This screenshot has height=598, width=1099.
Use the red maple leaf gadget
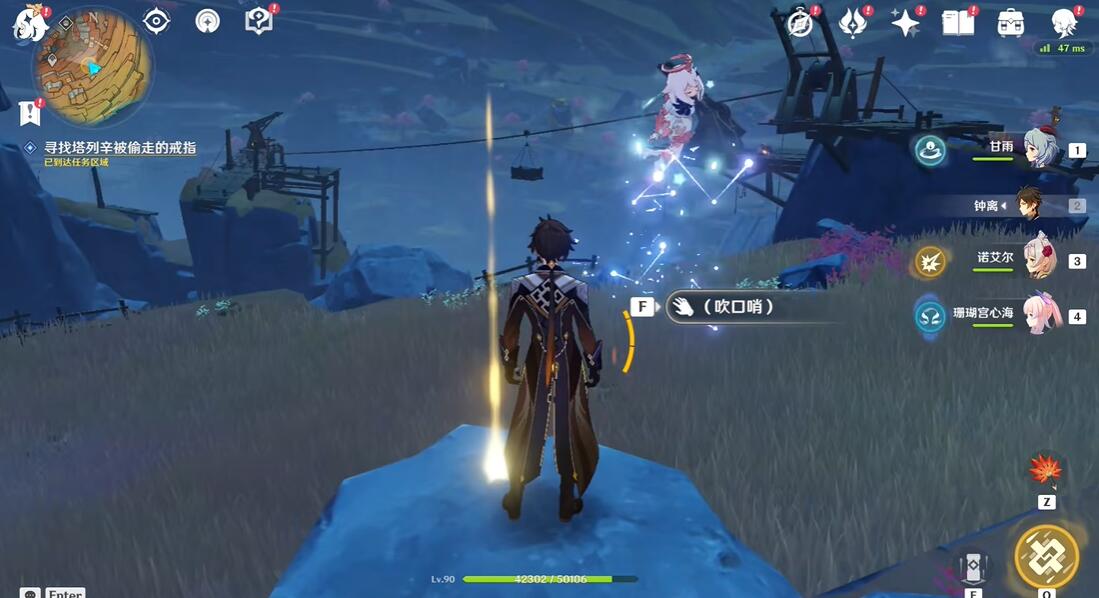click(x=1046, y=470)
